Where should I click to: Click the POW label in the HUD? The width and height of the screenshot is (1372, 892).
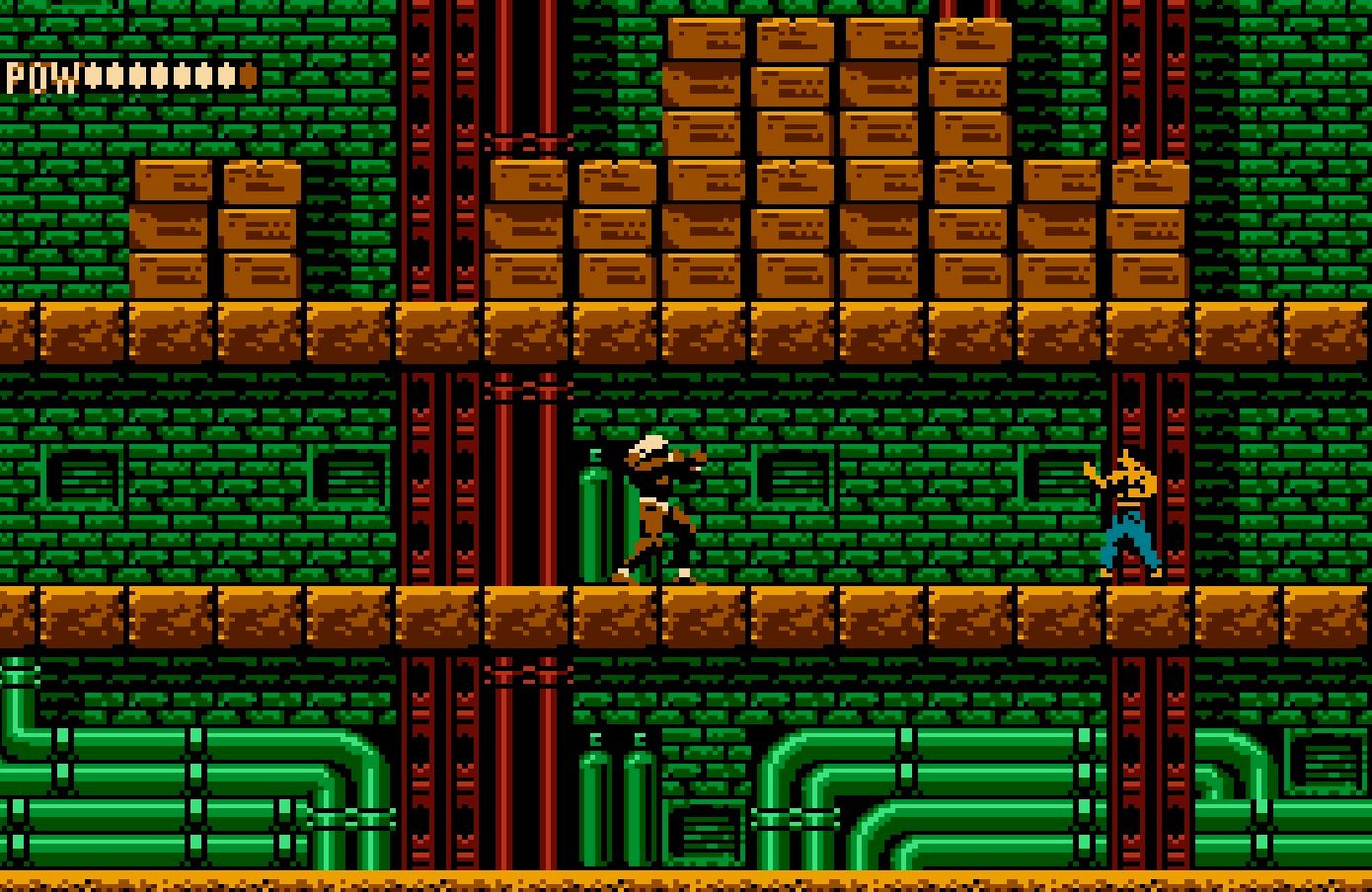pos(39,74)
